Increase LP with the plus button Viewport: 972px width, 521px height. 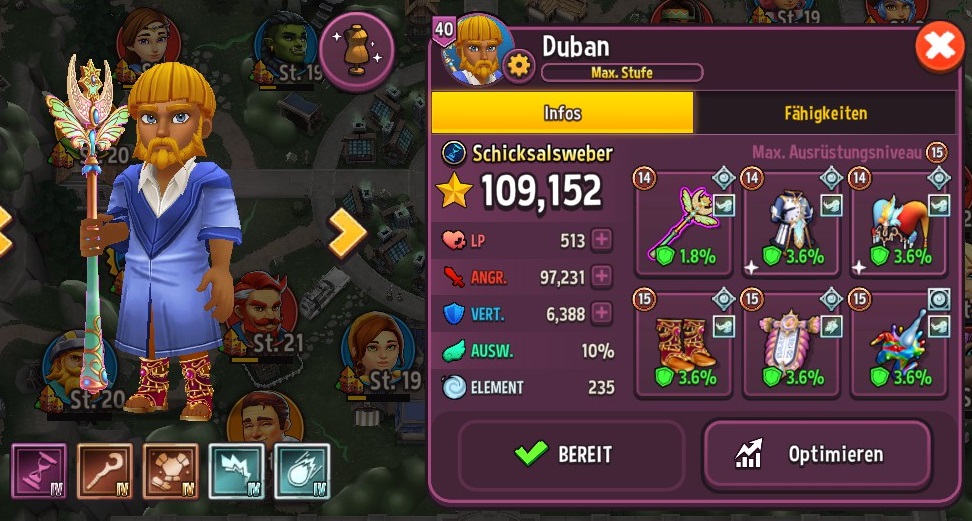[602, 240]
